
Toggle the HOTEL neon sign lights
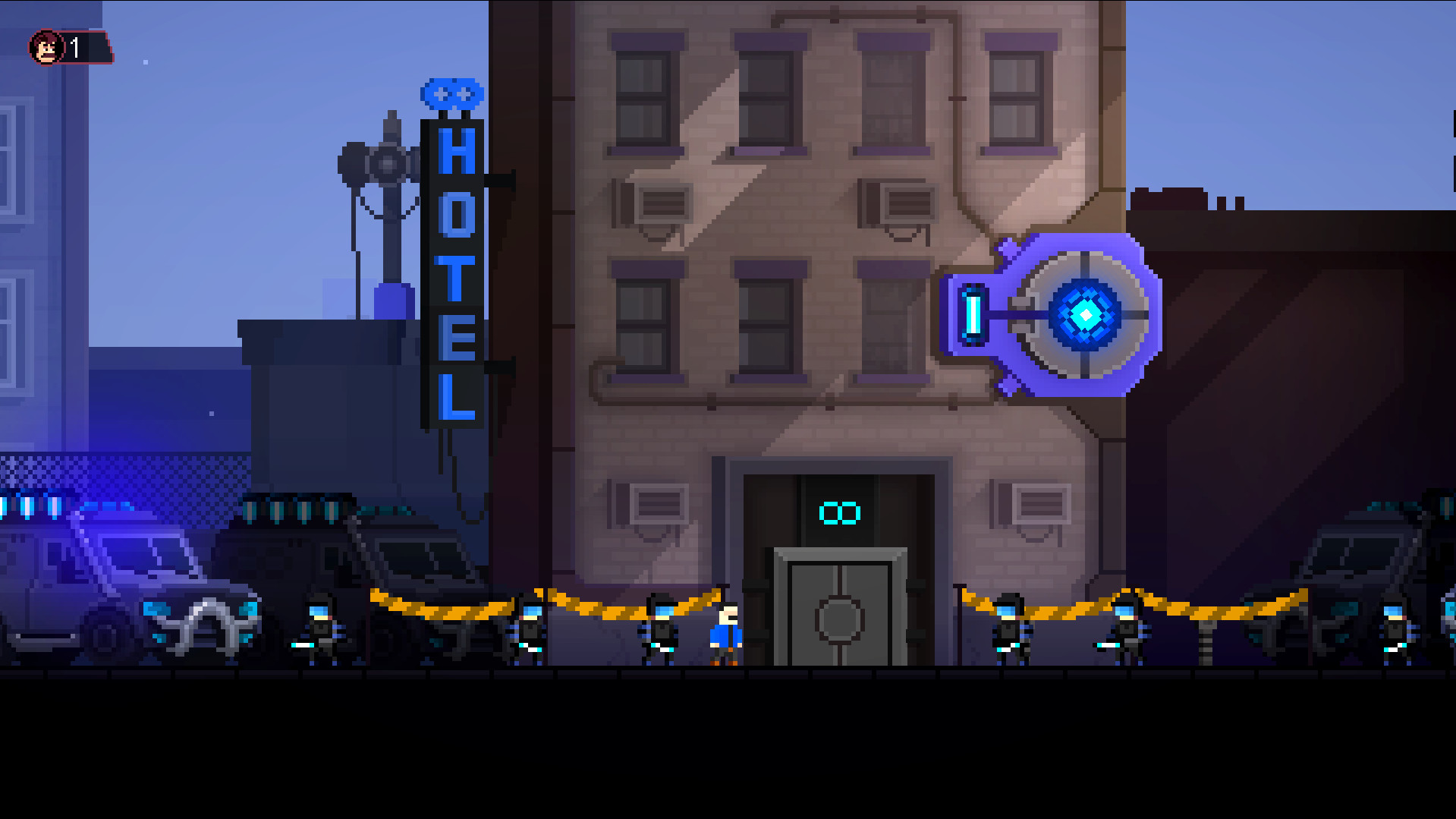point(455,273)
